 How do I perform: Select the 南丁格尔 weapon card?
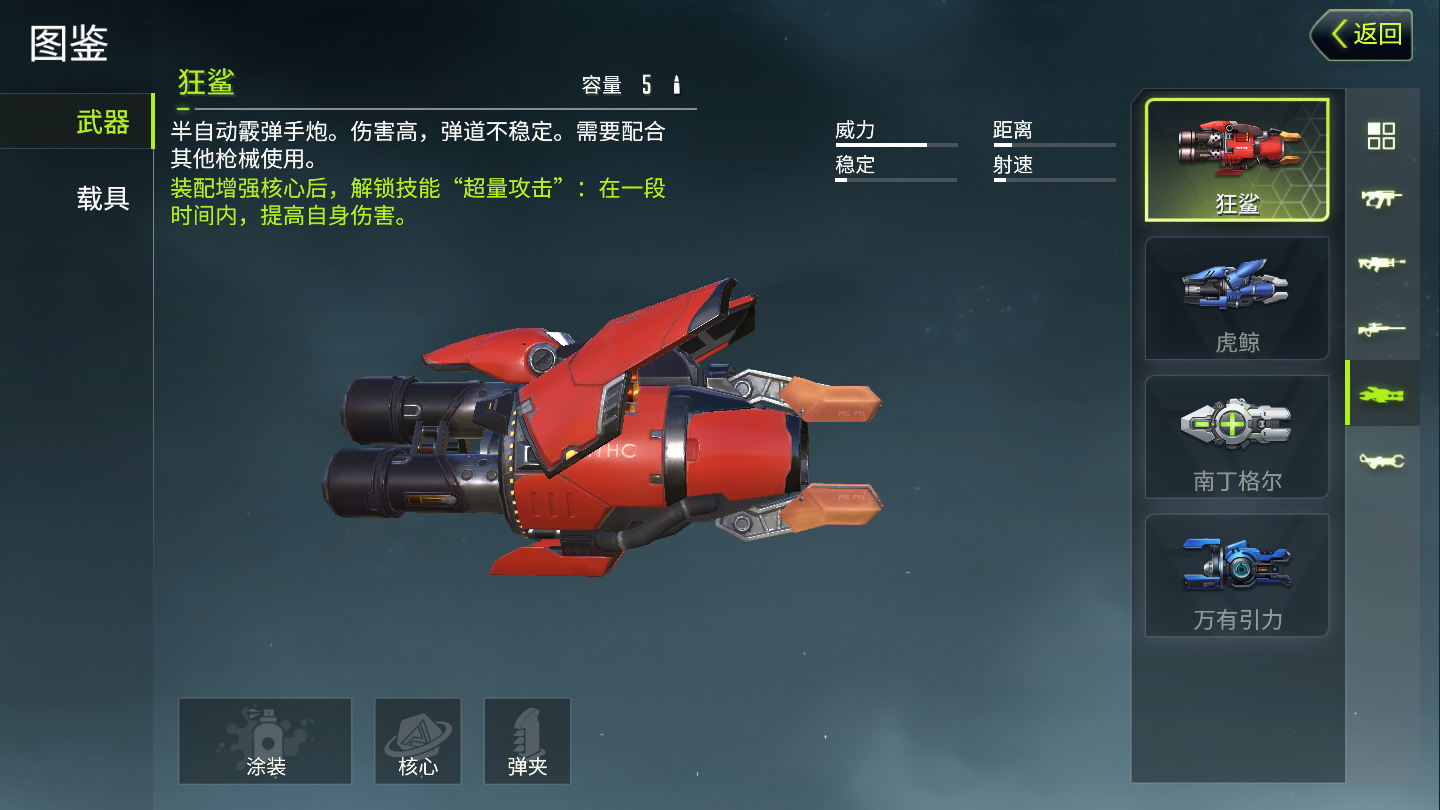click(1237, 436)
